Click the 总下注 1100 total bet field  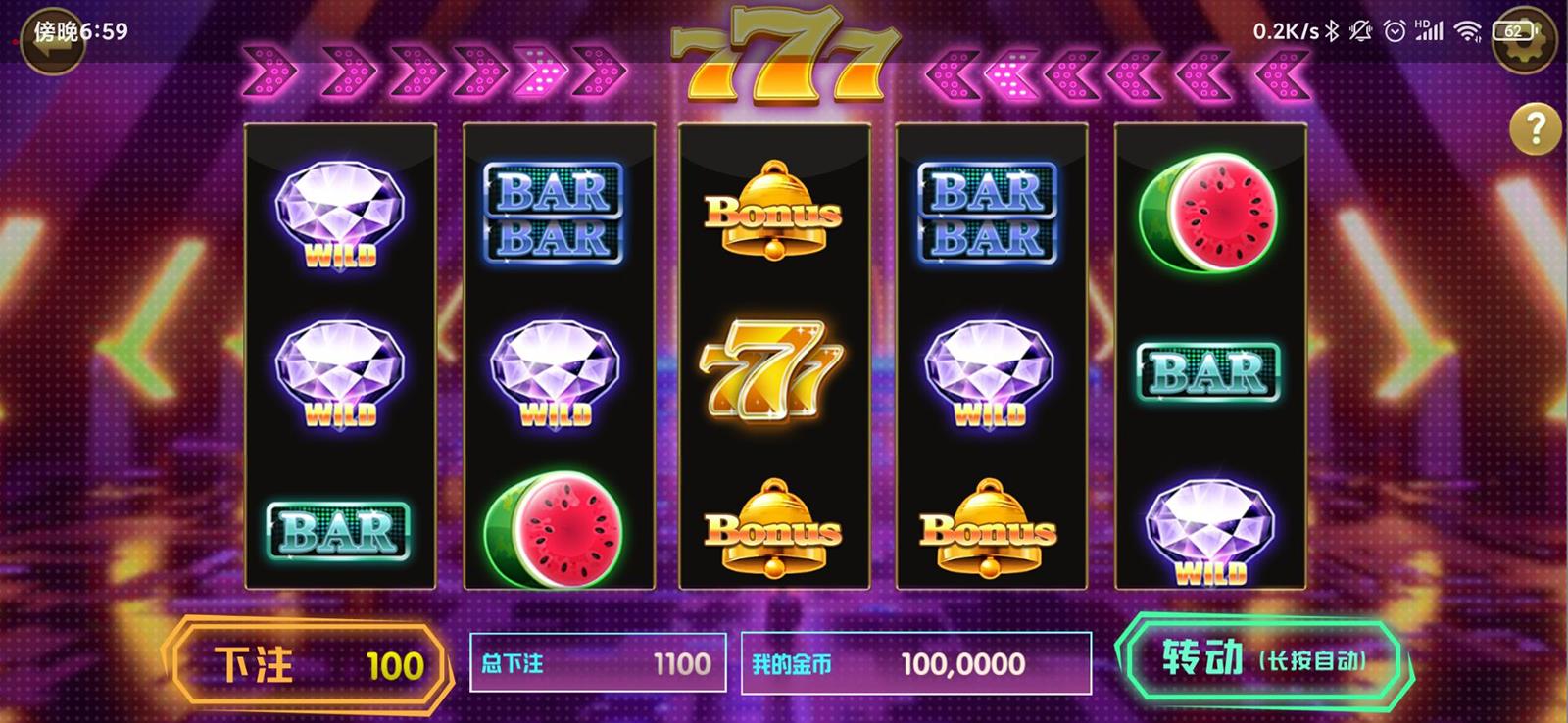coord(596,663)
